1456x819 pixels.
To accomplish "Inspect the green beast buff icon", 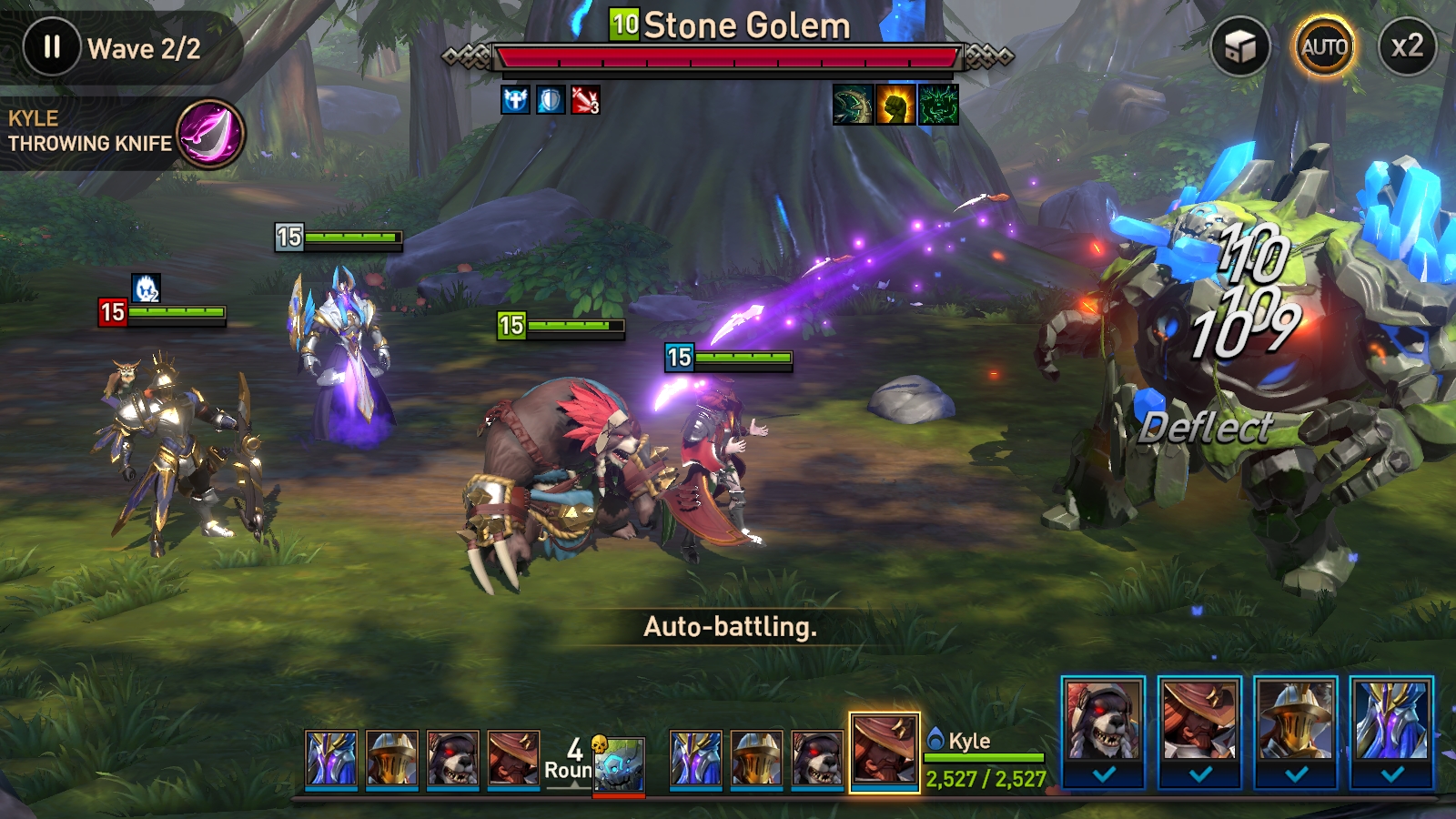I will (938, 105).
